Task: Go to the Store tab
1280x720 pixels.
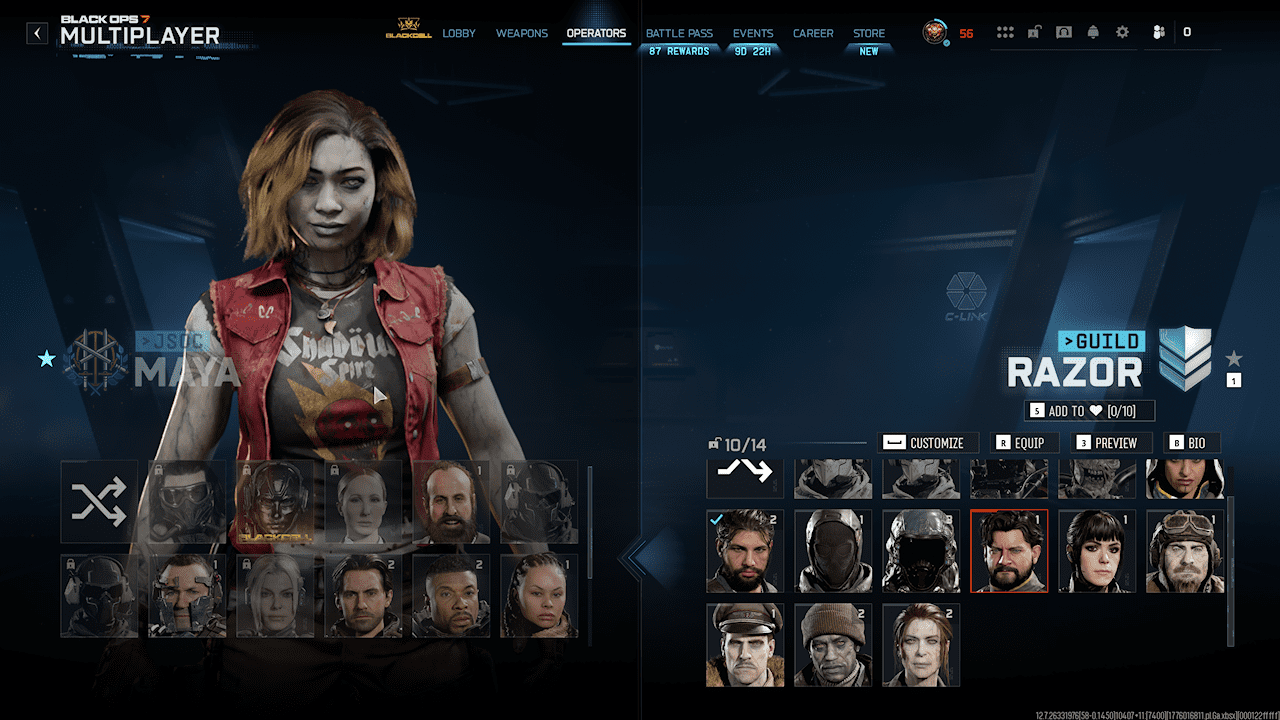Action: point(869,33)
